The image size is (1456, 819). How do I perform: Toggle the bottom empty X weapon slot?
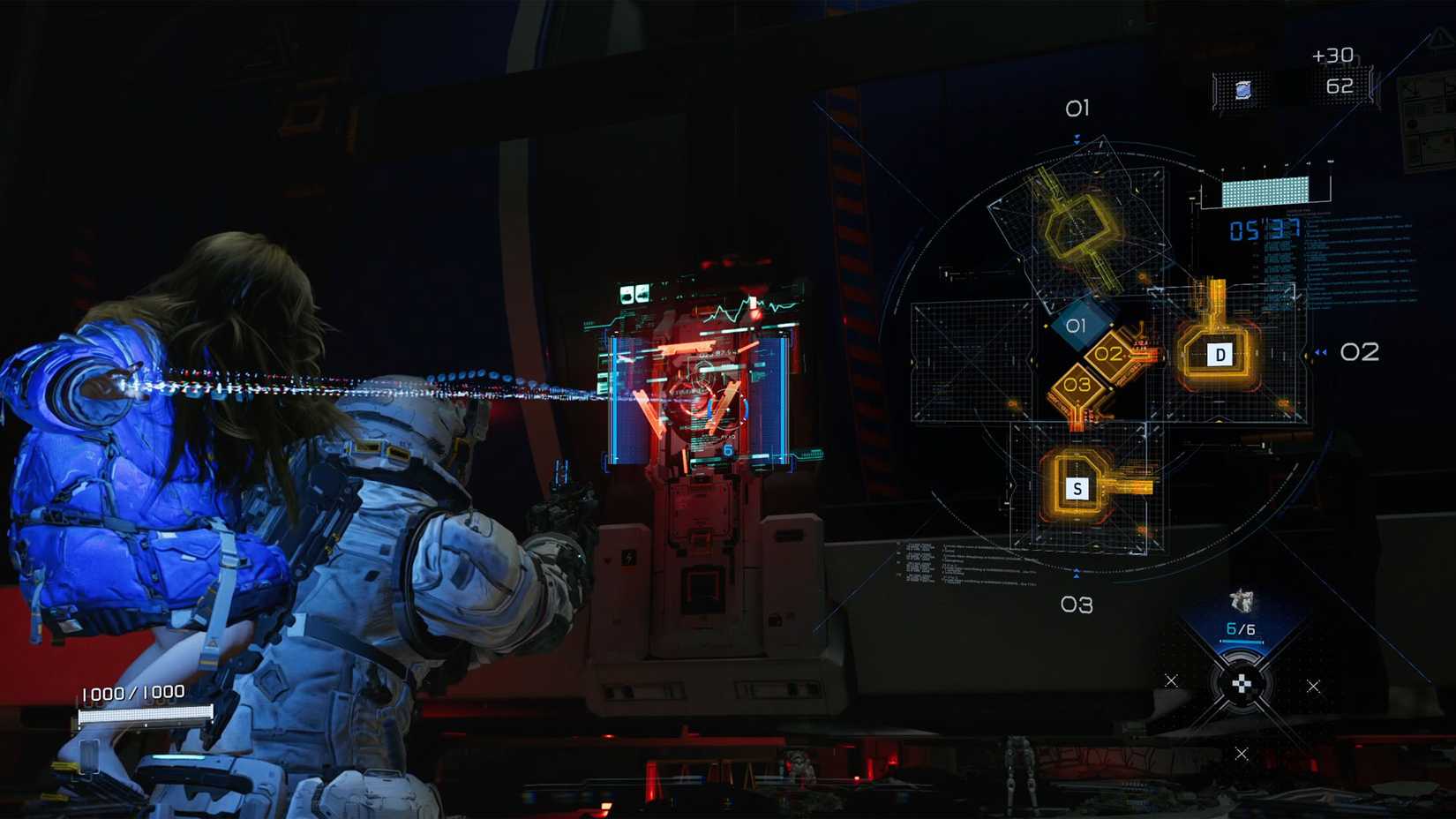point(1243,755)
